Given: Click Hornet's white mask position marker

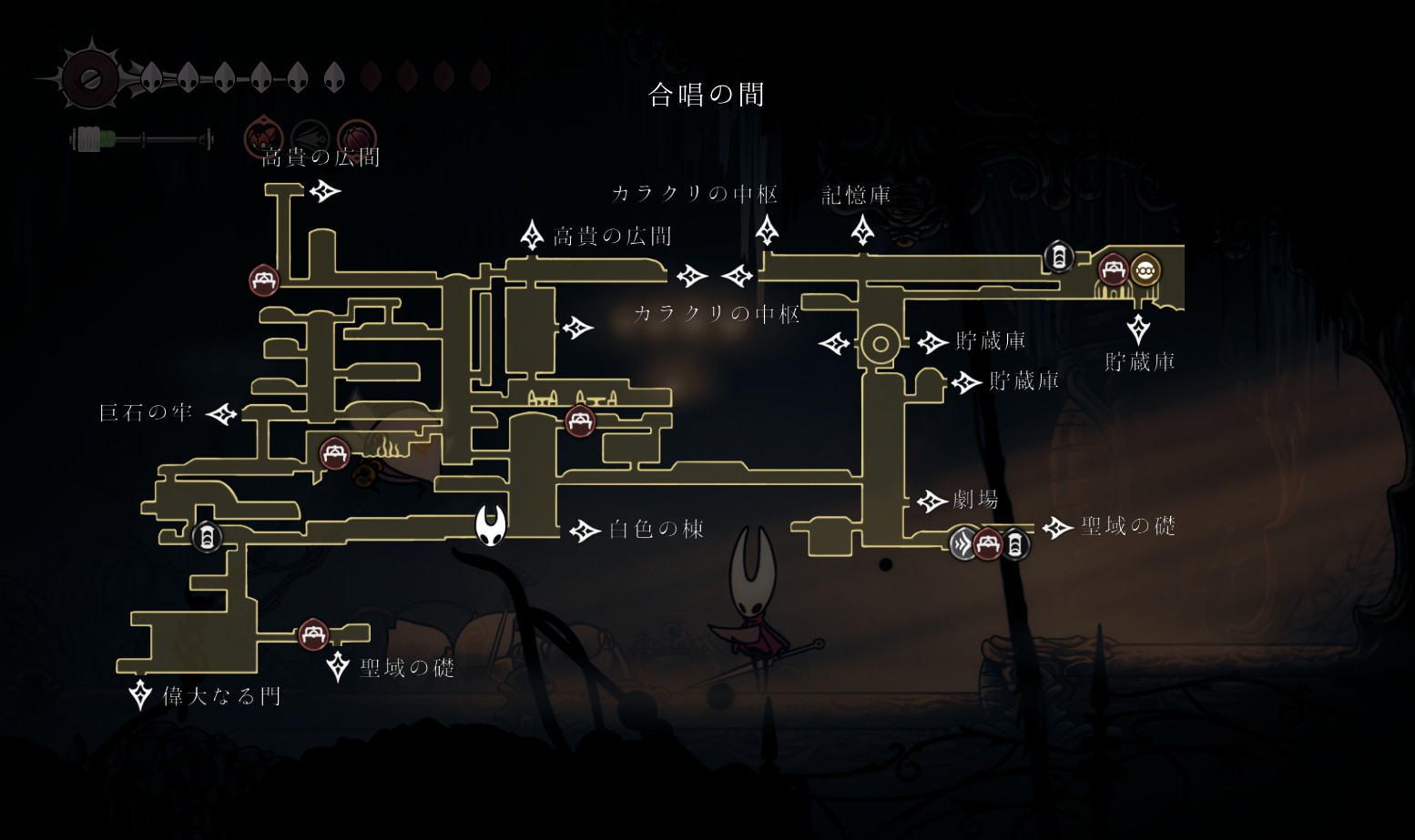Looking at the screenshot, I should tap(491, 526).
